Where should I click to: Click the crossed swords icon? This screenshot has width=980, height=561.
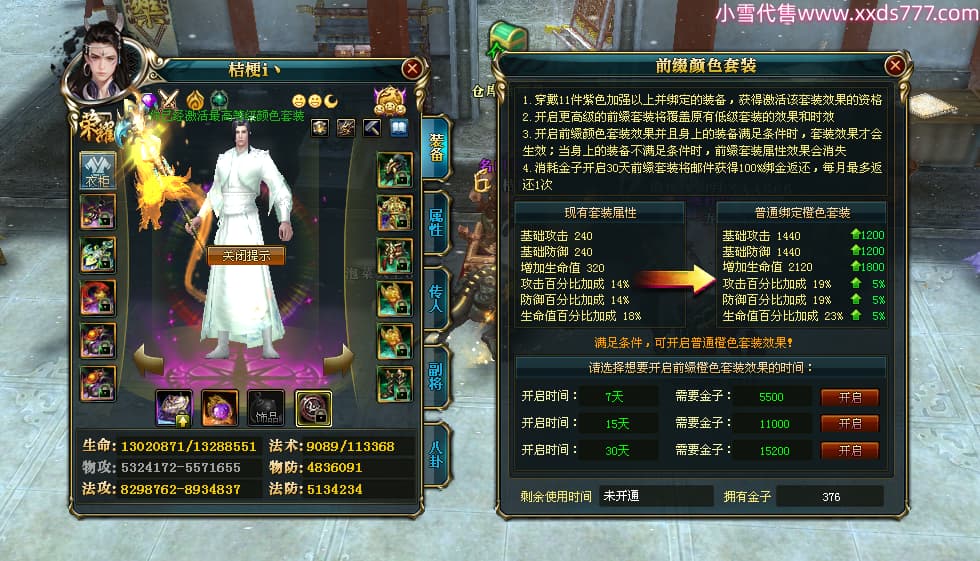coord(170,101)
